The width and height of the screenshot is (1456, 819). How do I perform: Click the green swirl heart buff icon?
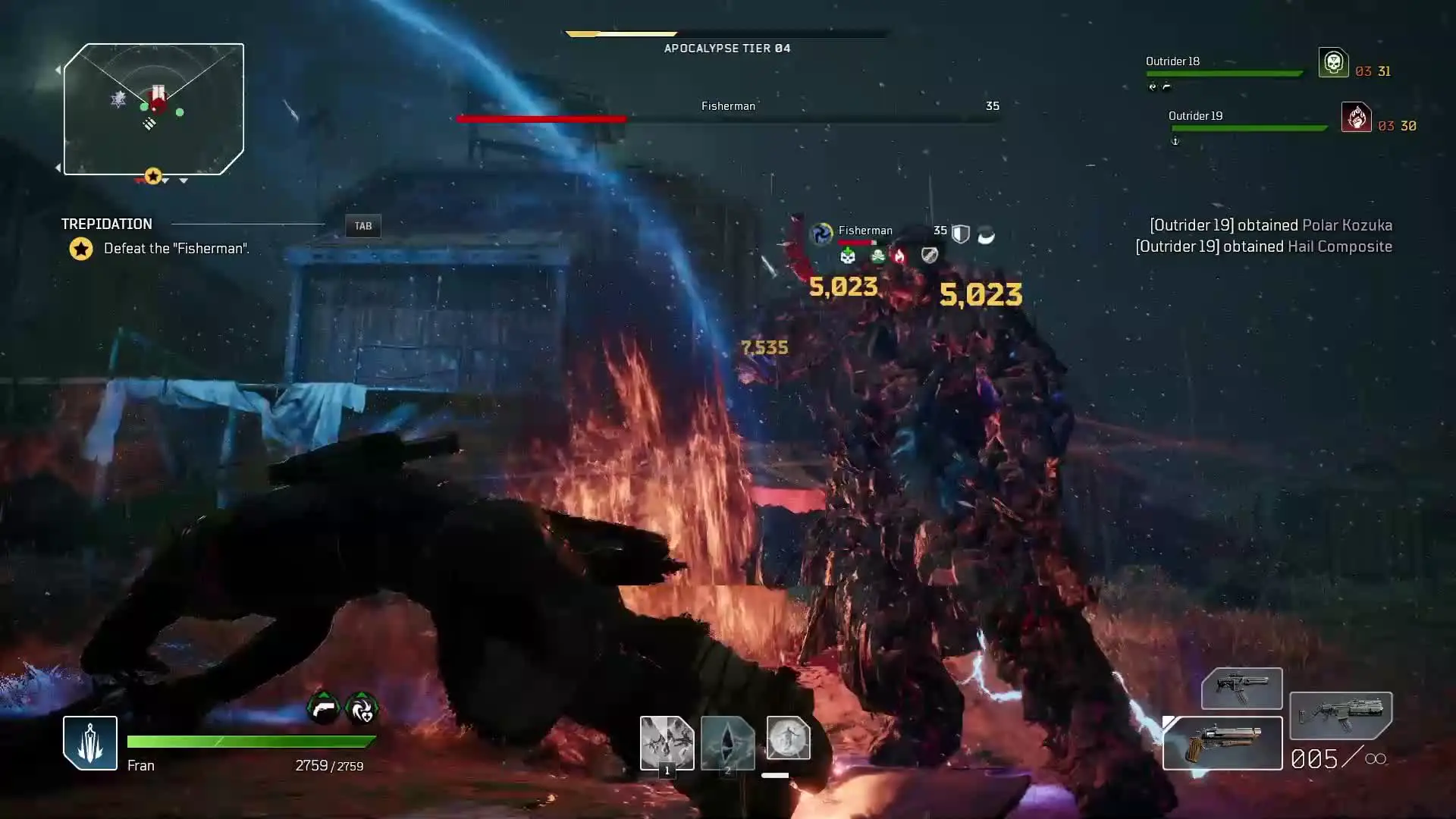[x=362, y=708]
